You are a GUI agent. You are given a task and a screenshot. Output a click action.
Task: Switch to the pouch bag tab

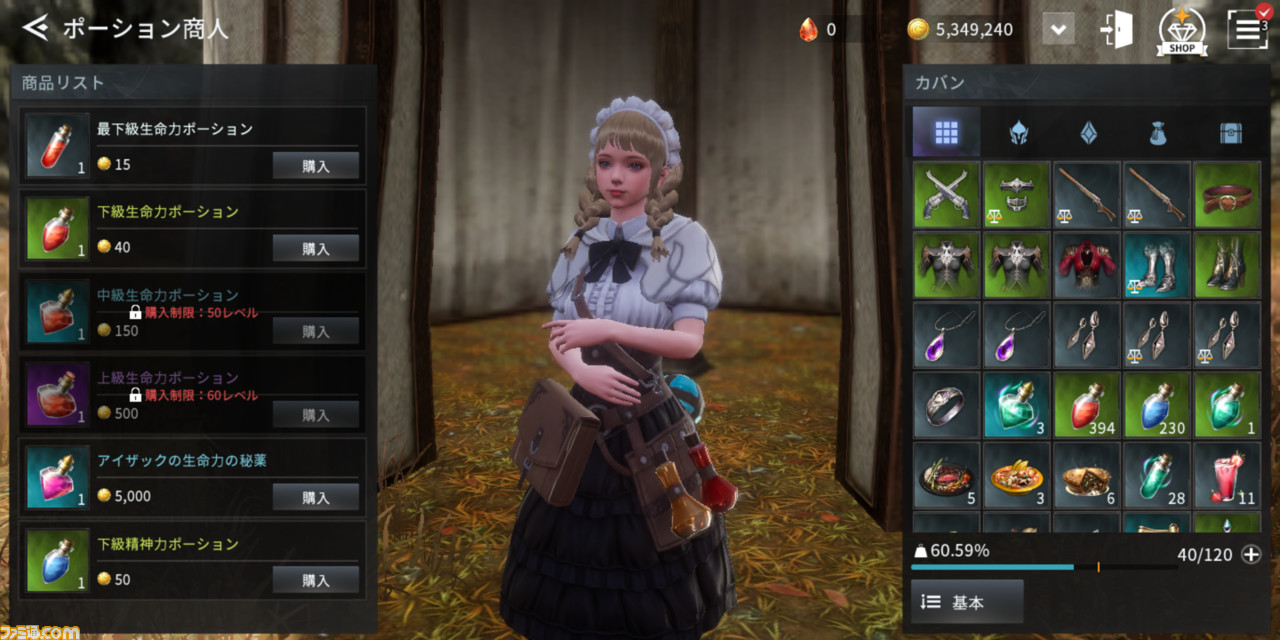point(1159,132)
